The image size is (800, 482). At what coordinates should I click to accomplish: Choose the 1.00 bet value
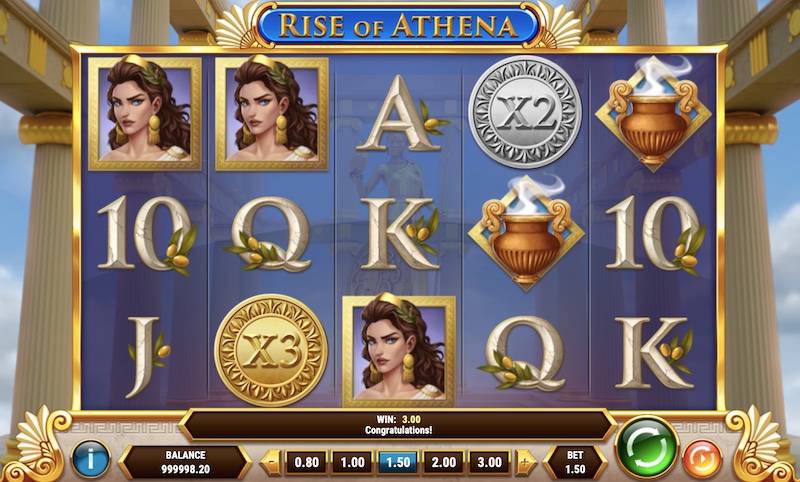(x=351, y=462)
